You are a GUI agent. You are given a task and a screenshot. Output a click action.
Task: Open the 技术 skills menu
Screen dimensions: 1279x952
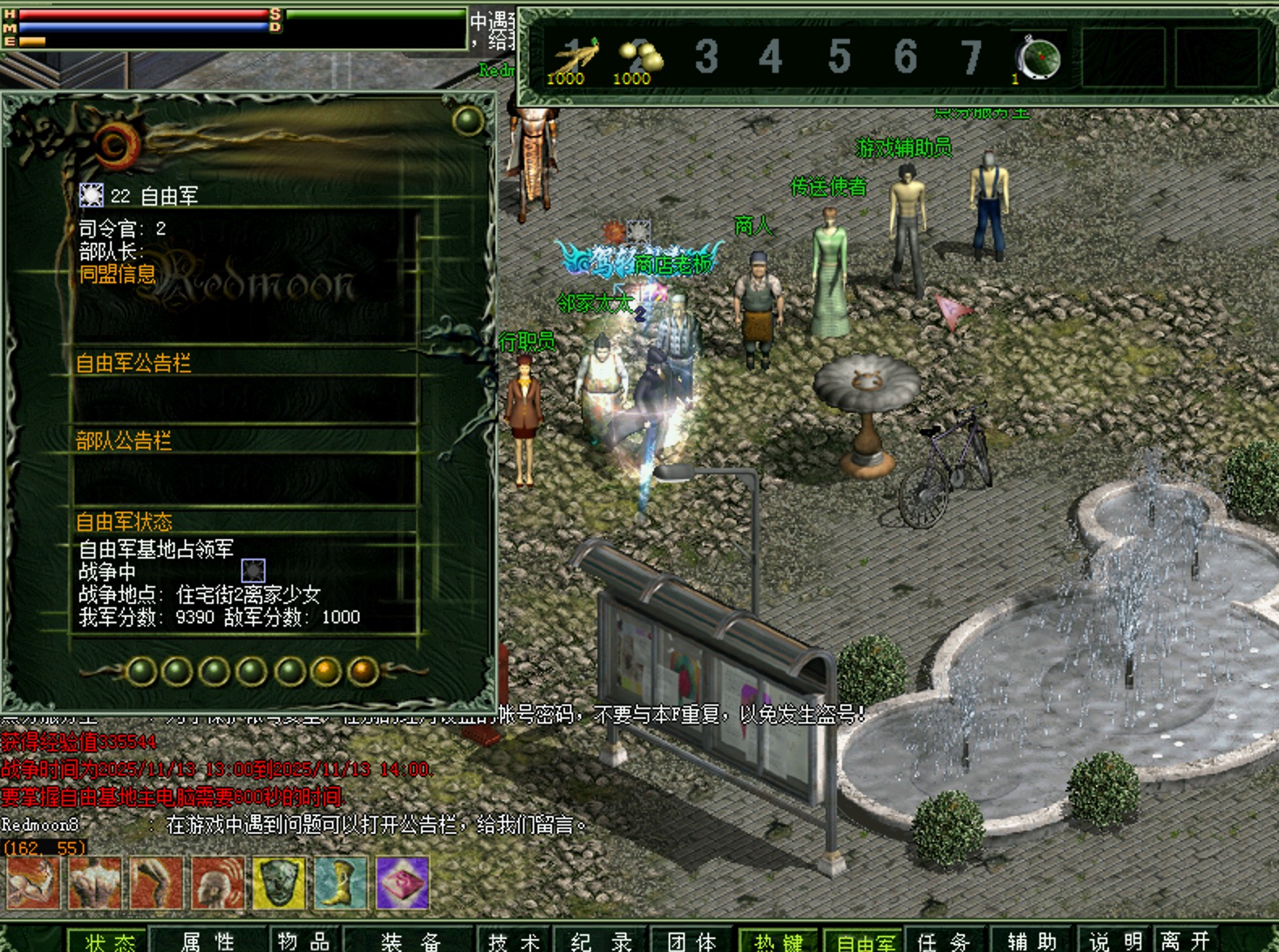514,941
